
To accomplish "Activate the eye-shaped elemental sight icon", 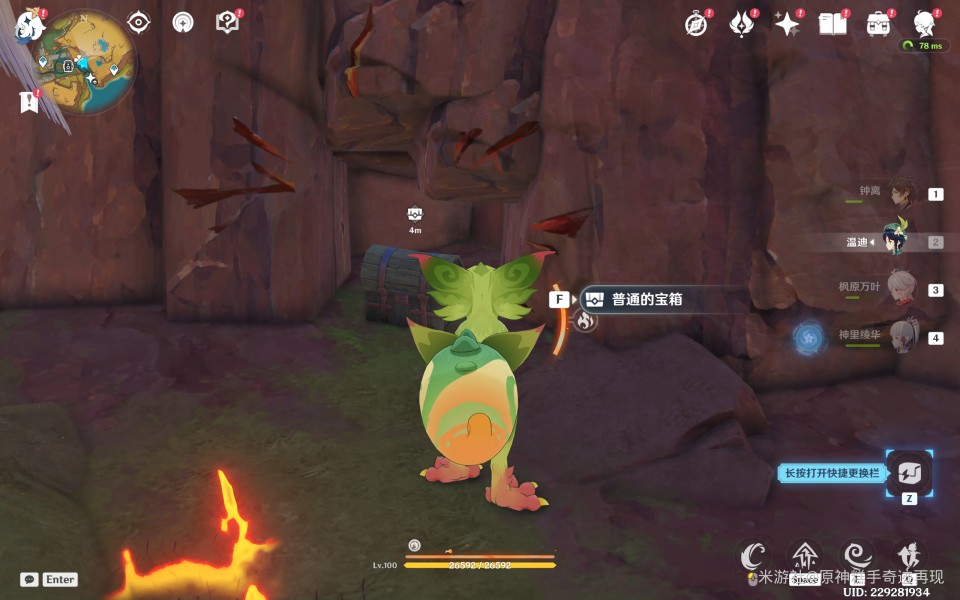I will coord(138,22).
